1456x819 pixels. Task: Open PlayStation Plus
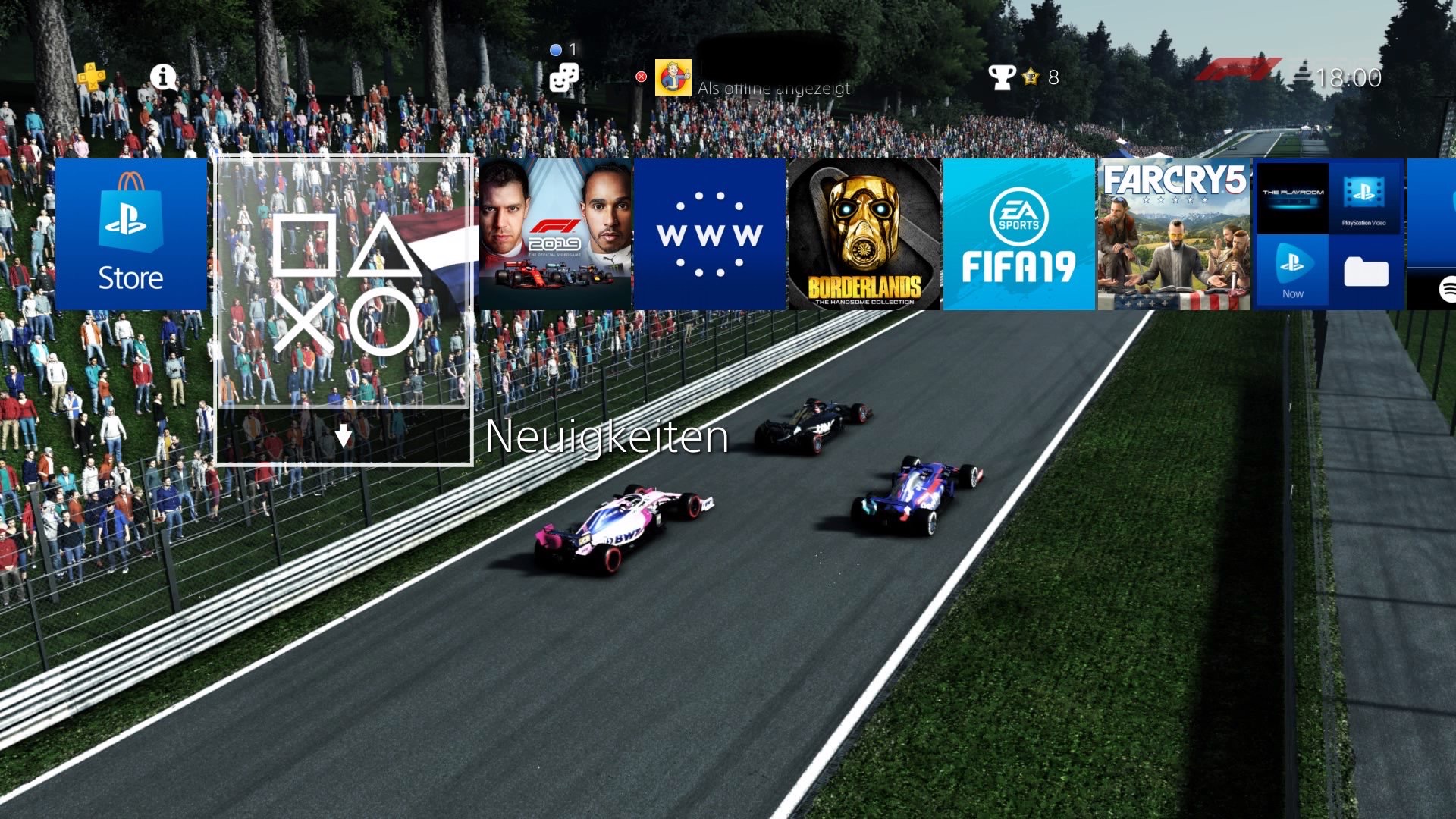click(x=93, y=78)
